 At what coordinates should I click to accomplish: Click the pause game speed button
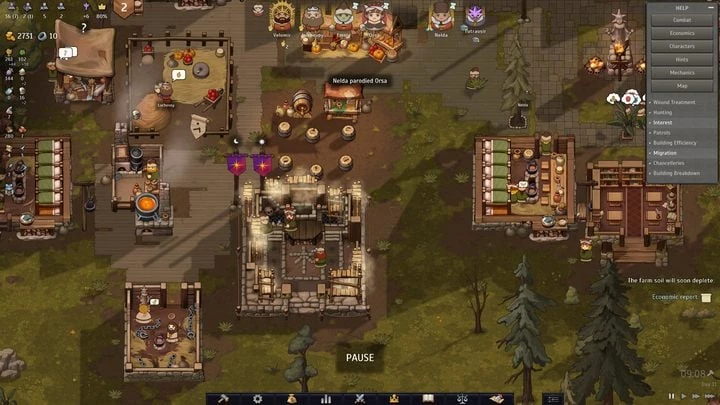pos(672,396)
